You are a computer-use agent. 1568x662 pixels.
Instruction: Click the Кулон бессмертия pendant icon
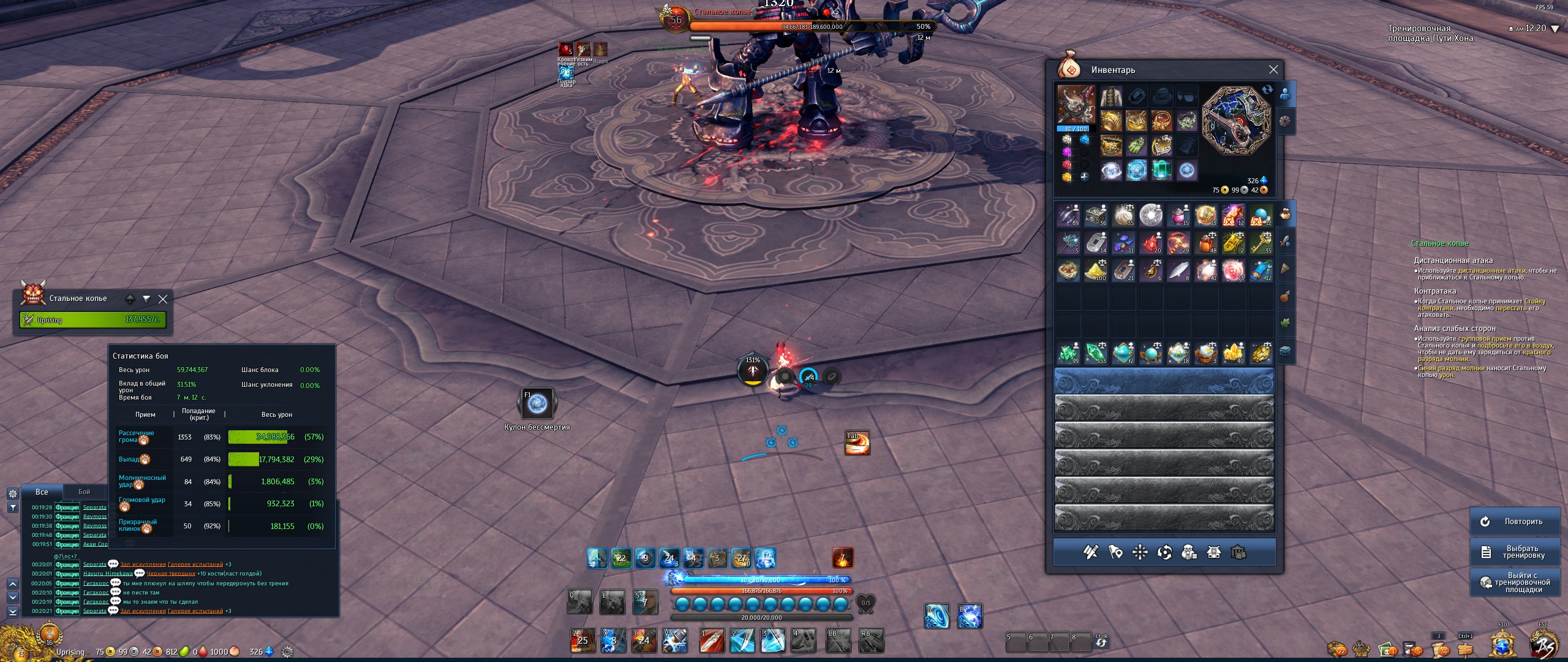(537, 404)
